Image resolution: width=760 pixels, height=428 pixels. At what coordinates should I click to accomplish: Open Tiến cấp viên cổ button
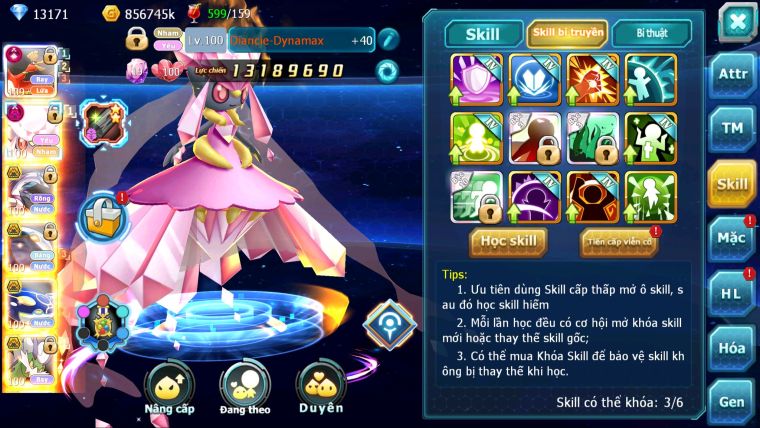coord(619,242)
